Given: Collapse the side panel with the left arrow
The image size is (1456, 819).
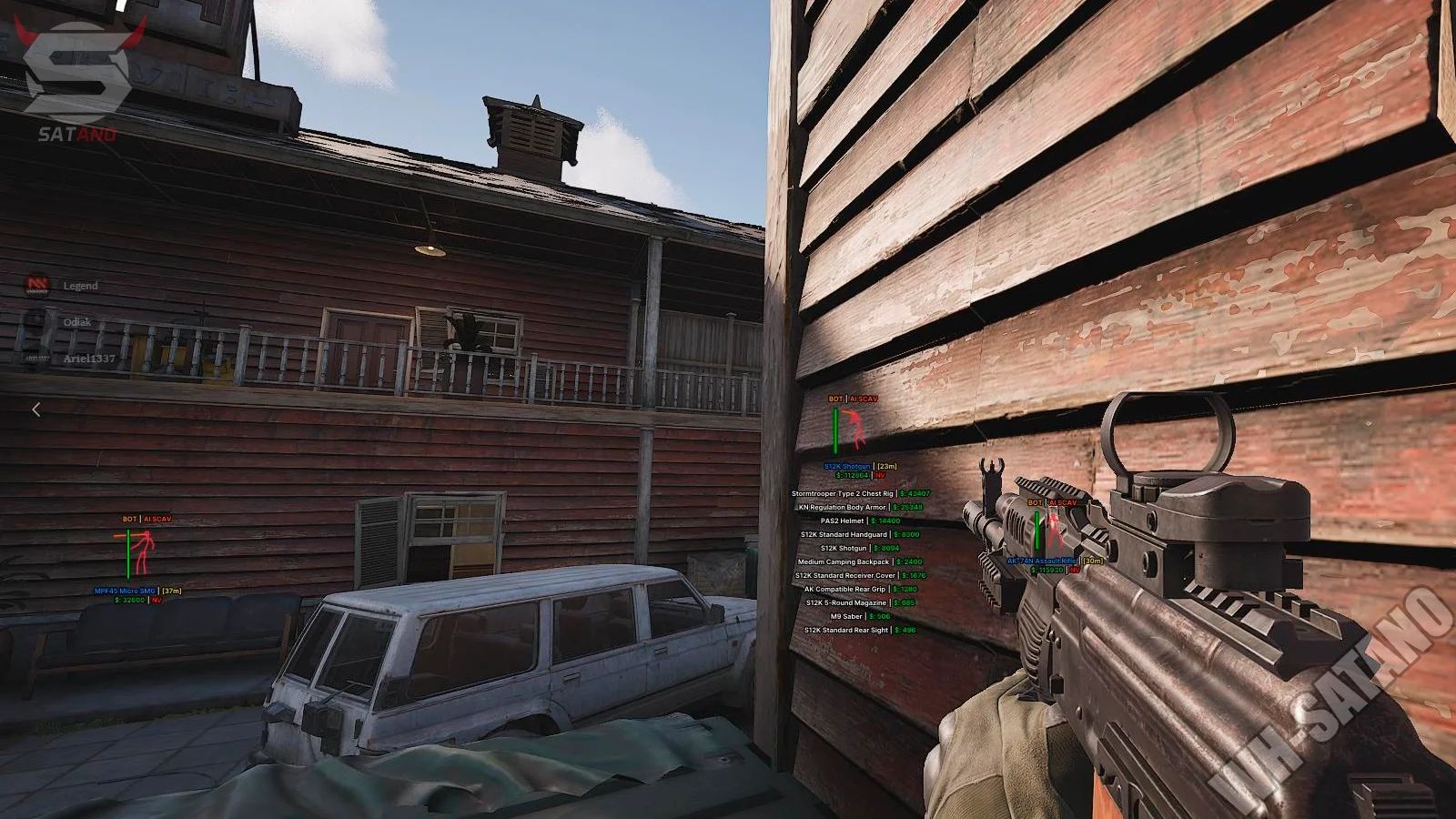Looking at the screenshot, I should pos(36,409).
